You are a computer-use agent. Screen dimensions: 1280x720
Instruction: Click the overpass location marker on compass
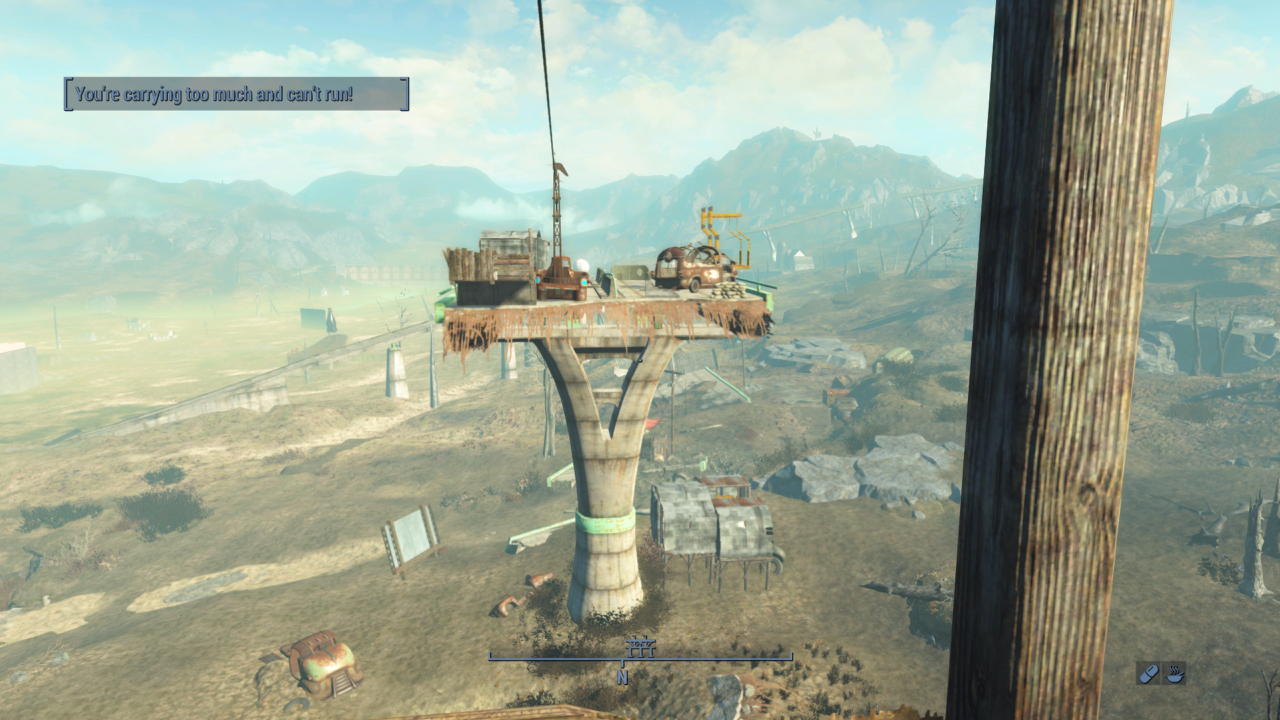(x=640, y=647)
